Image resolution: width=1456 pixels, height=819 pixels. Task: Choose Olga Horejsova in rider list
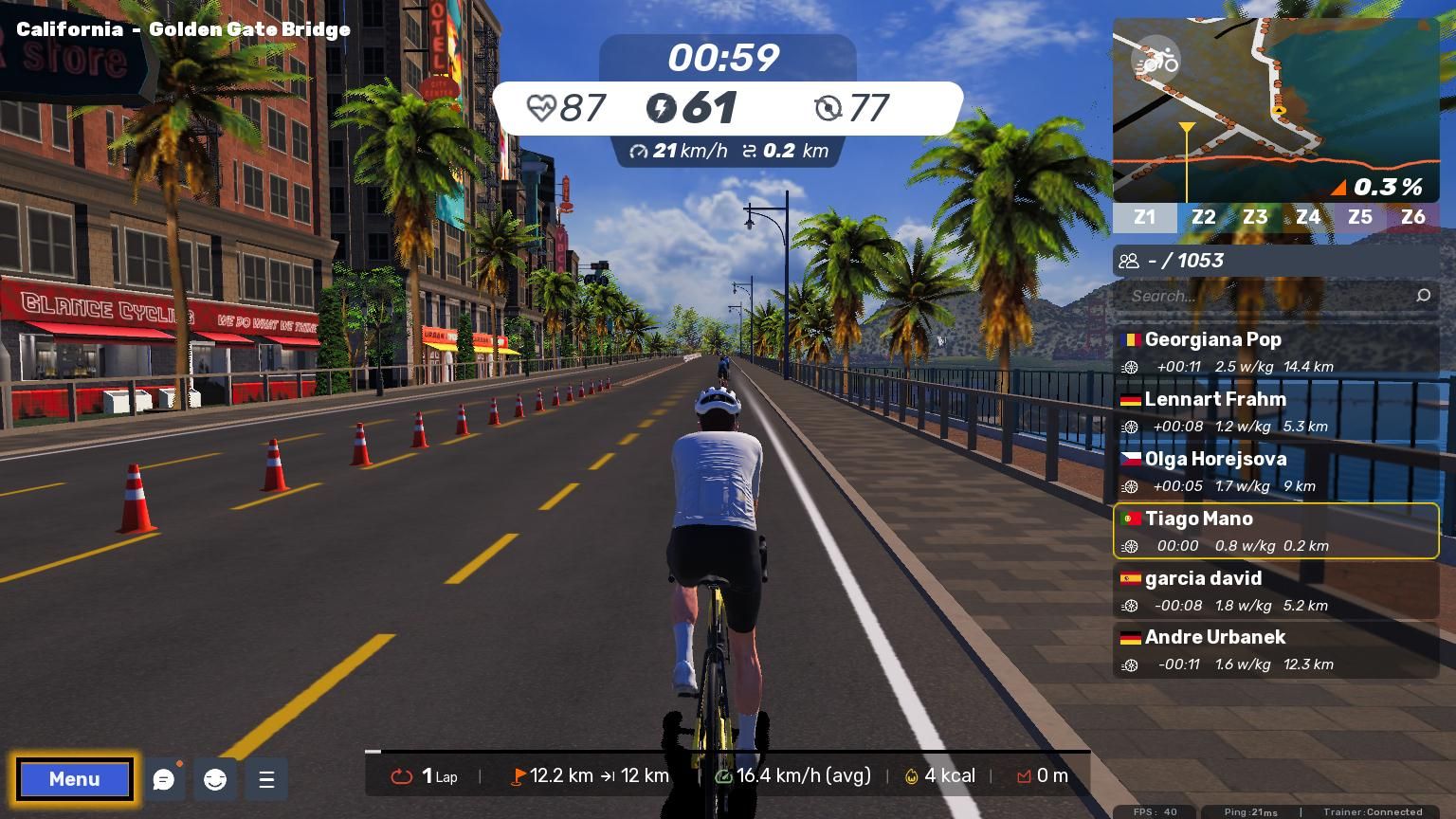pyautogui.click(x=1276, y=470)
